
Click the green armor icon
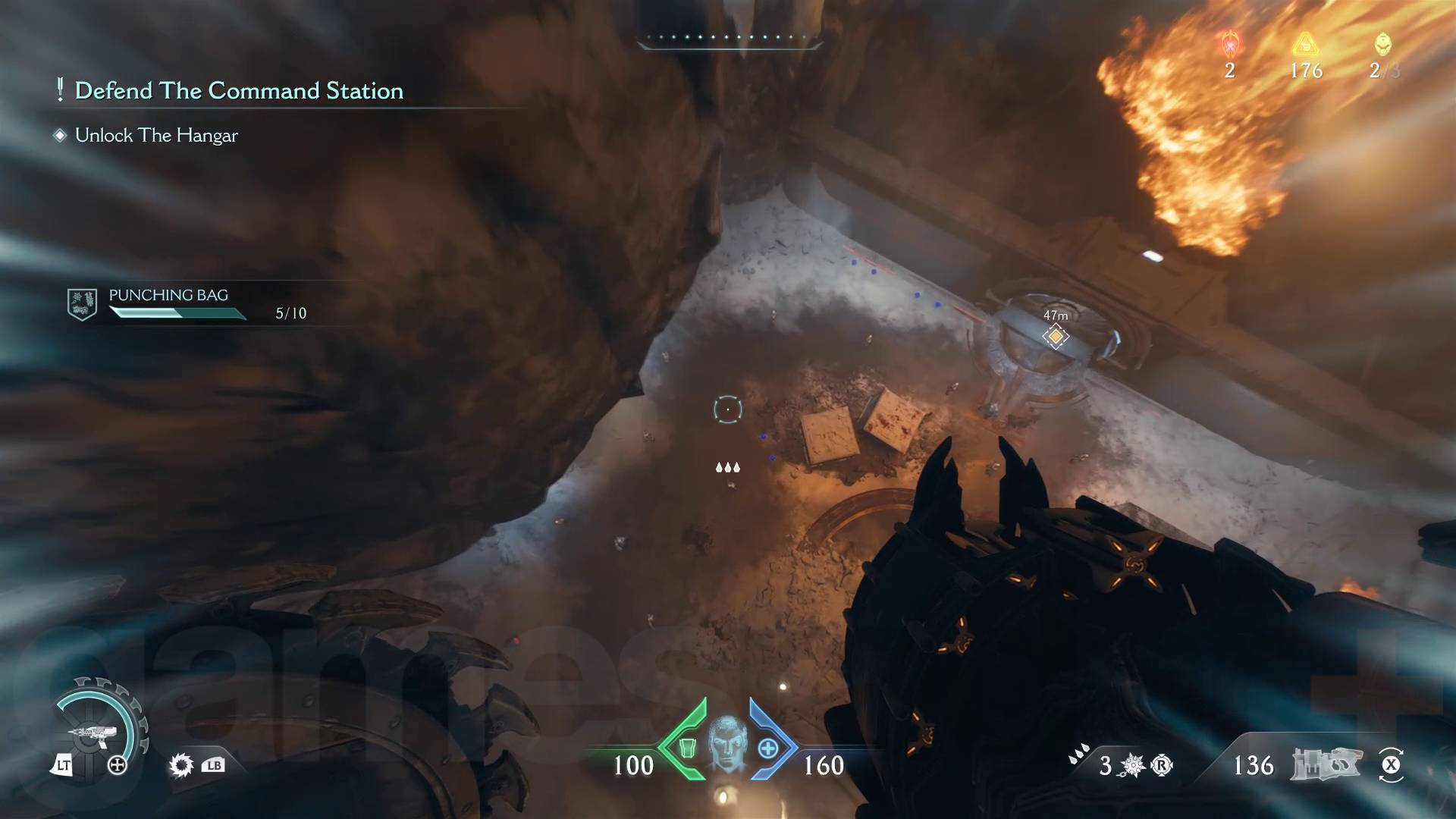pos(686,748)
